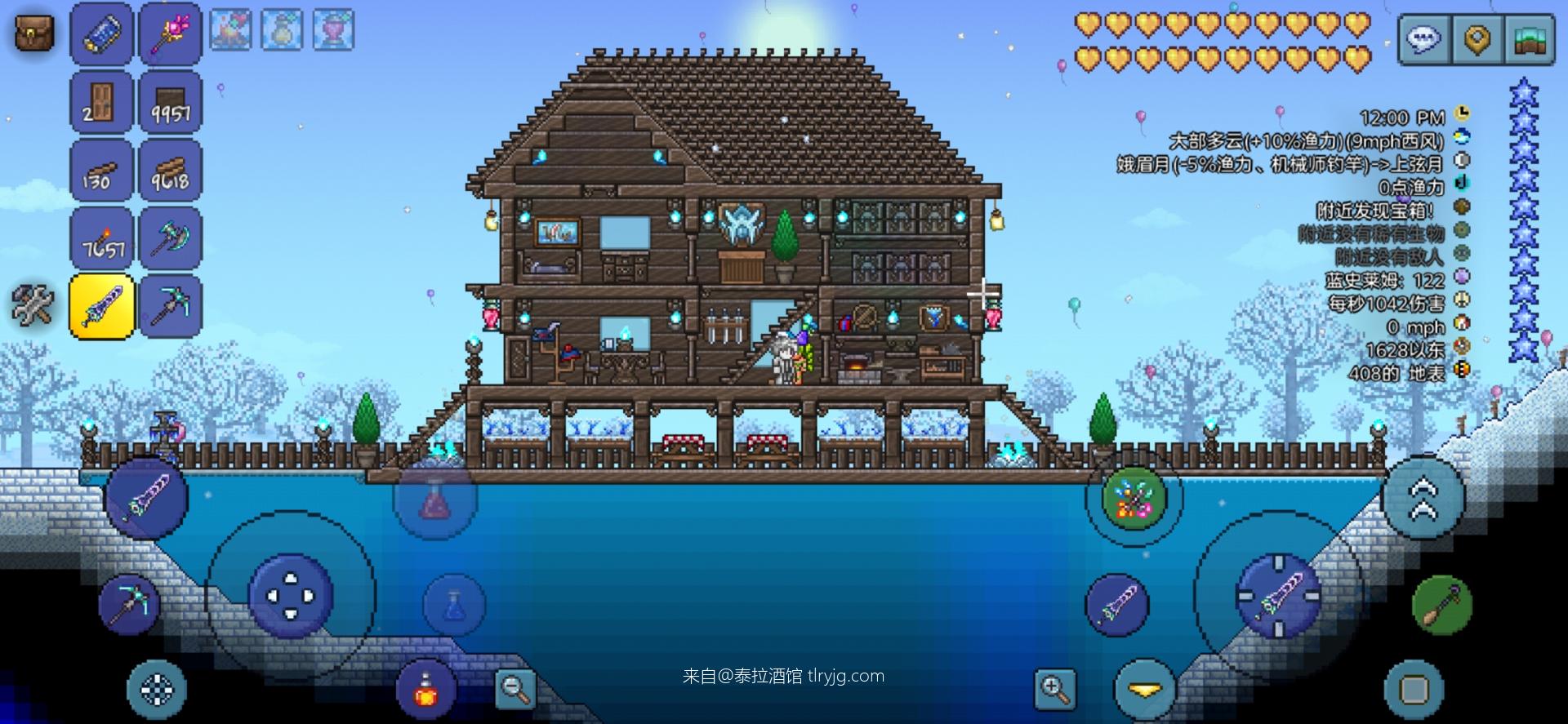Open the inventory chest bag
This screenshot has height=724, width=1568.
[x=34, y=33]
